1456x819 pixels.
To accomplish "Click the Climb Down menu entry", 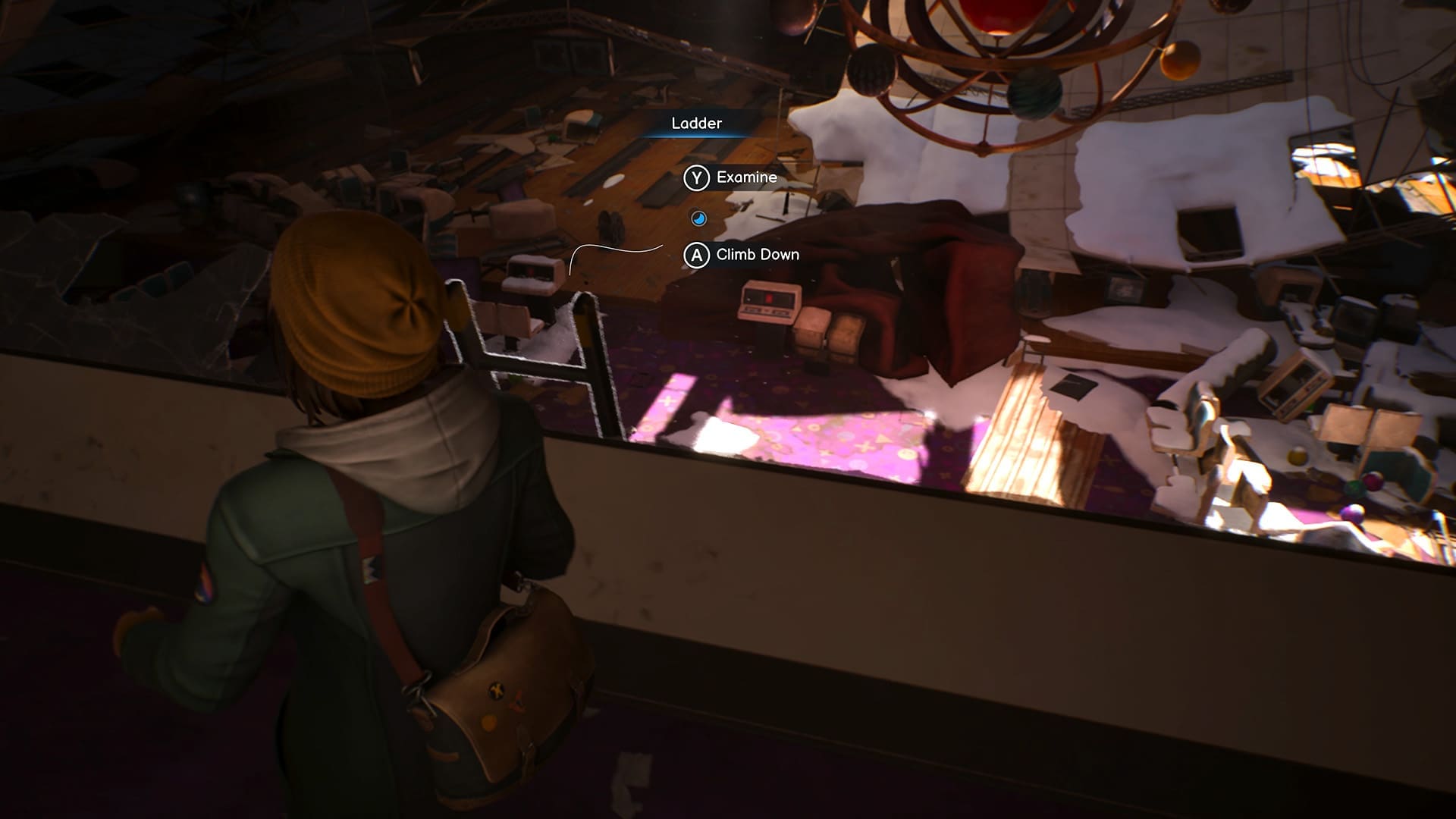I will coord(757,255).
